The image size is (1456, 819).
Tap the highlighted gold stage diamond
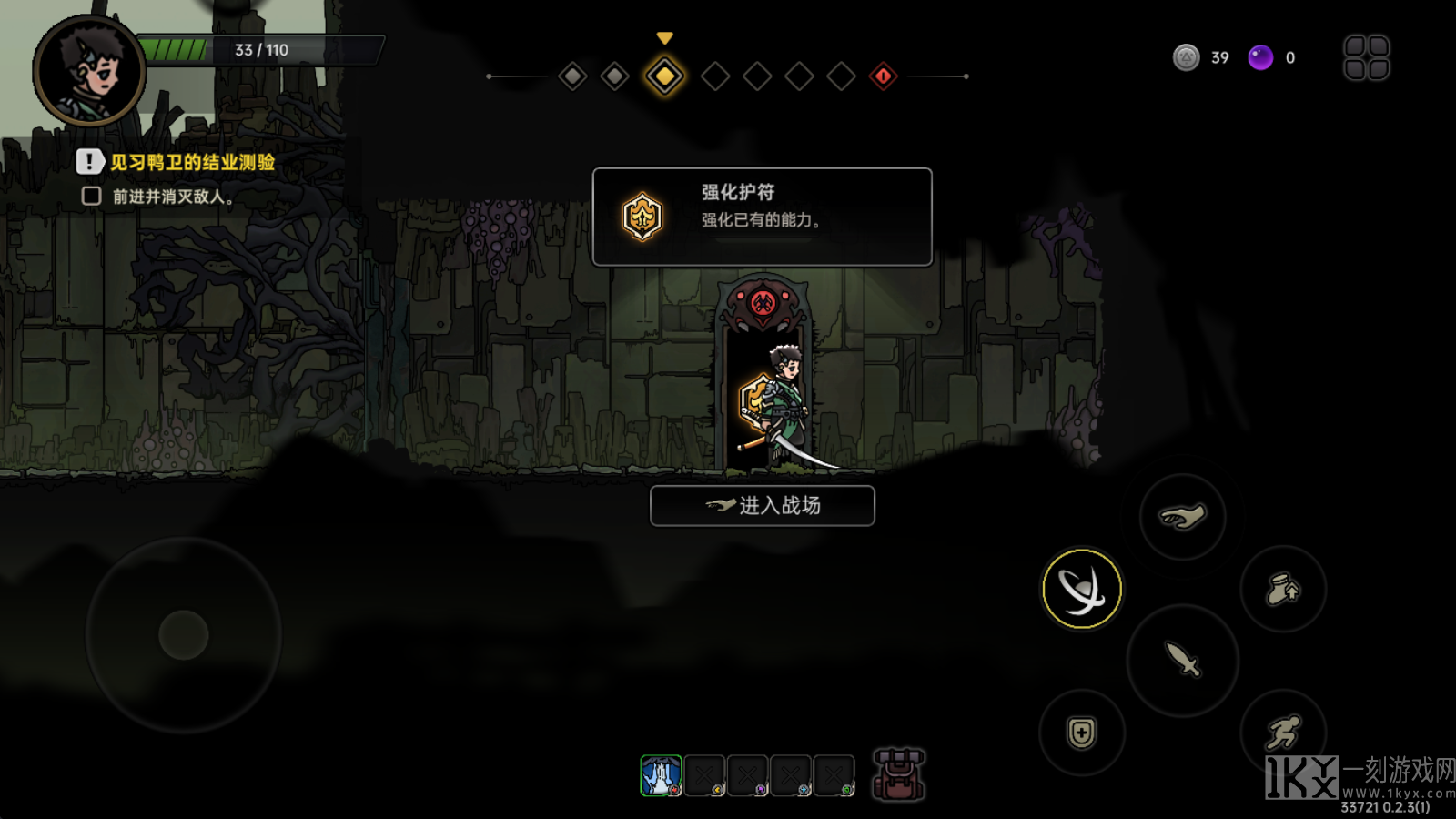point(664,76)
